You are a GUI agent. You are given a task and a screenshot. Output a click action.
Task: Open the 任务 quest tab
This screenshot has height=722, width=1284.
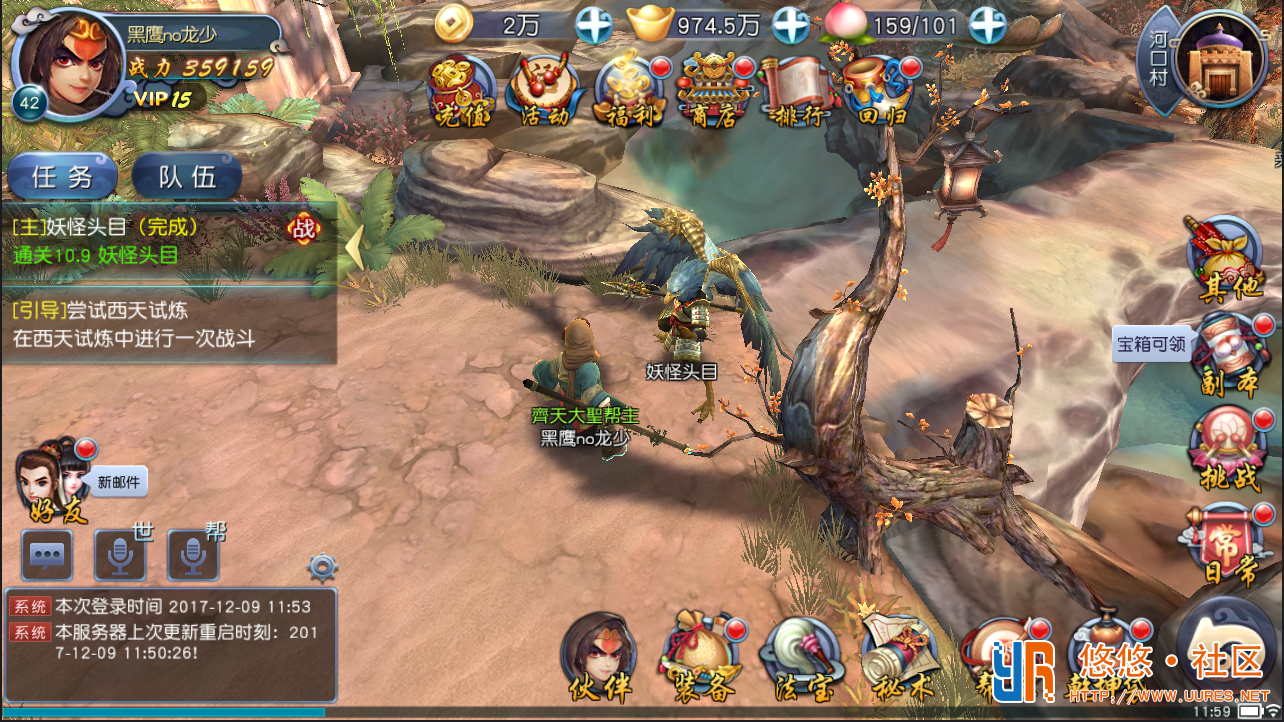pos(64,178)
